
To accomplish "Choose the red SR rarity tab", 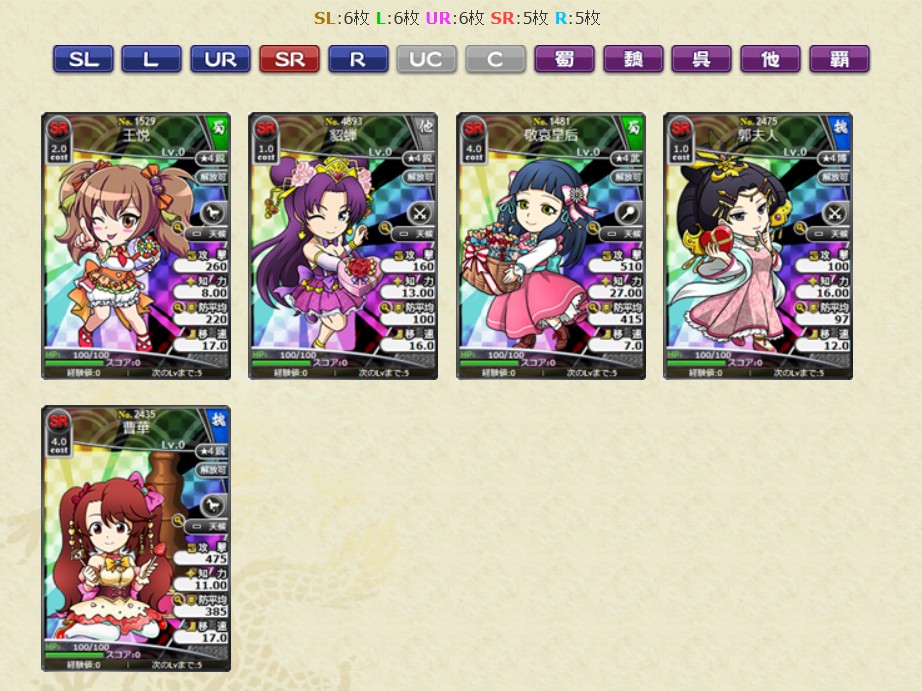I will [x=289, y=59].
